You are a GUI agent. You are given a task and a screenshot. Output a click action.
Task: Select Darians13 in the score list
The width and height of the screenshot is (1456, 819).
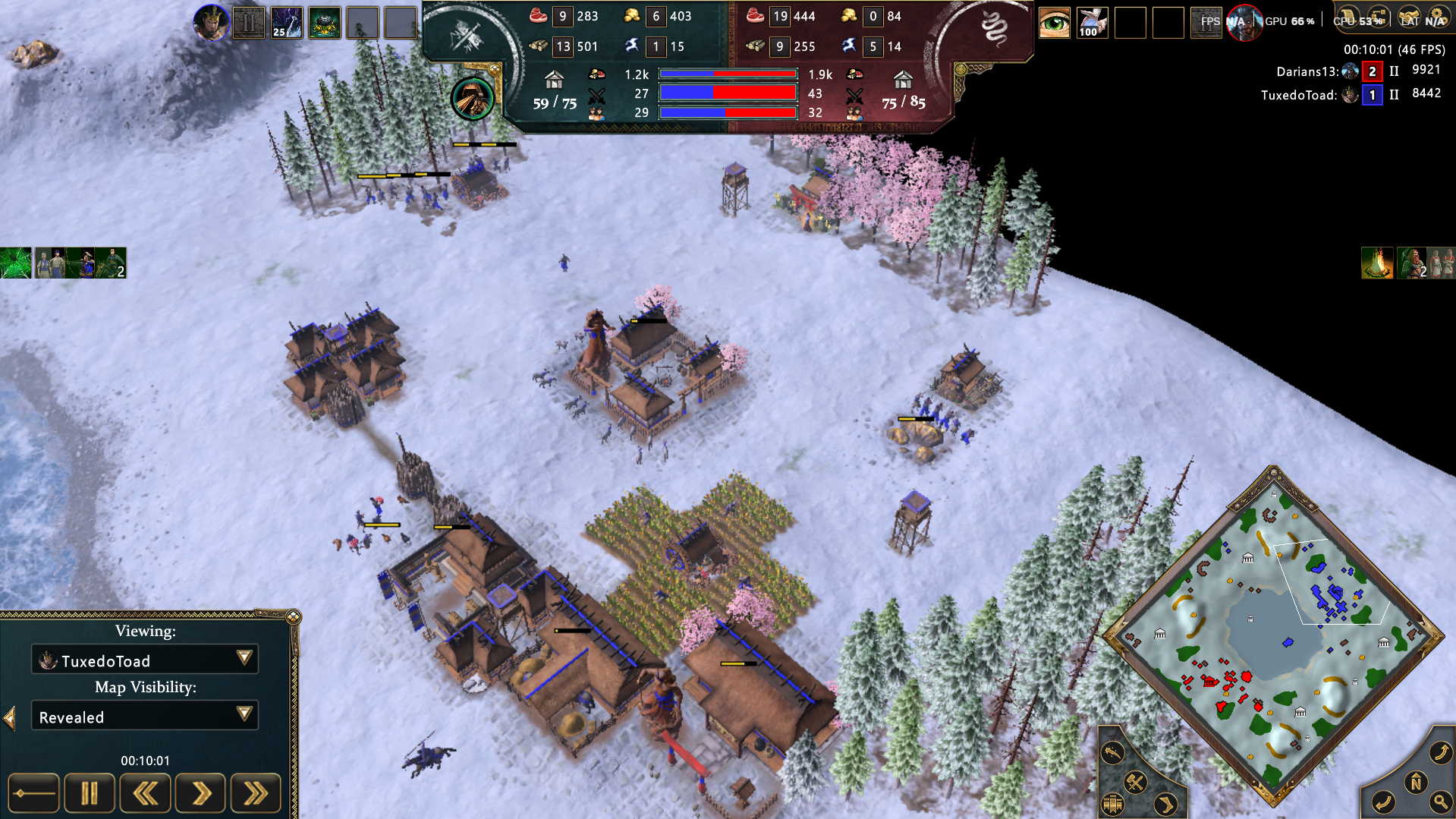(x=1306, y=71)
